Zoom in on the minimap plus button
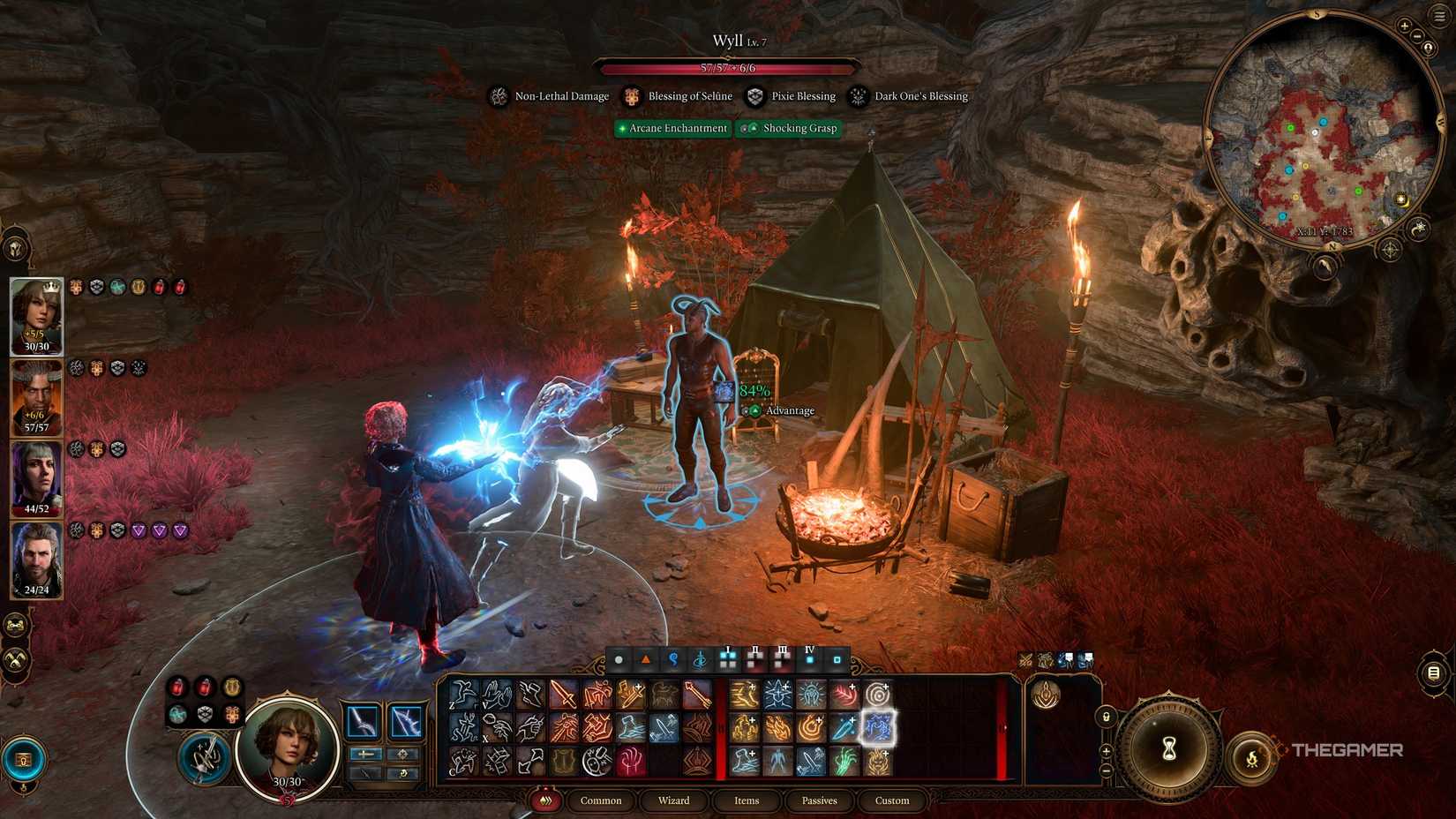This screenshot has width=1456, height=819. tap(1405, 26)
